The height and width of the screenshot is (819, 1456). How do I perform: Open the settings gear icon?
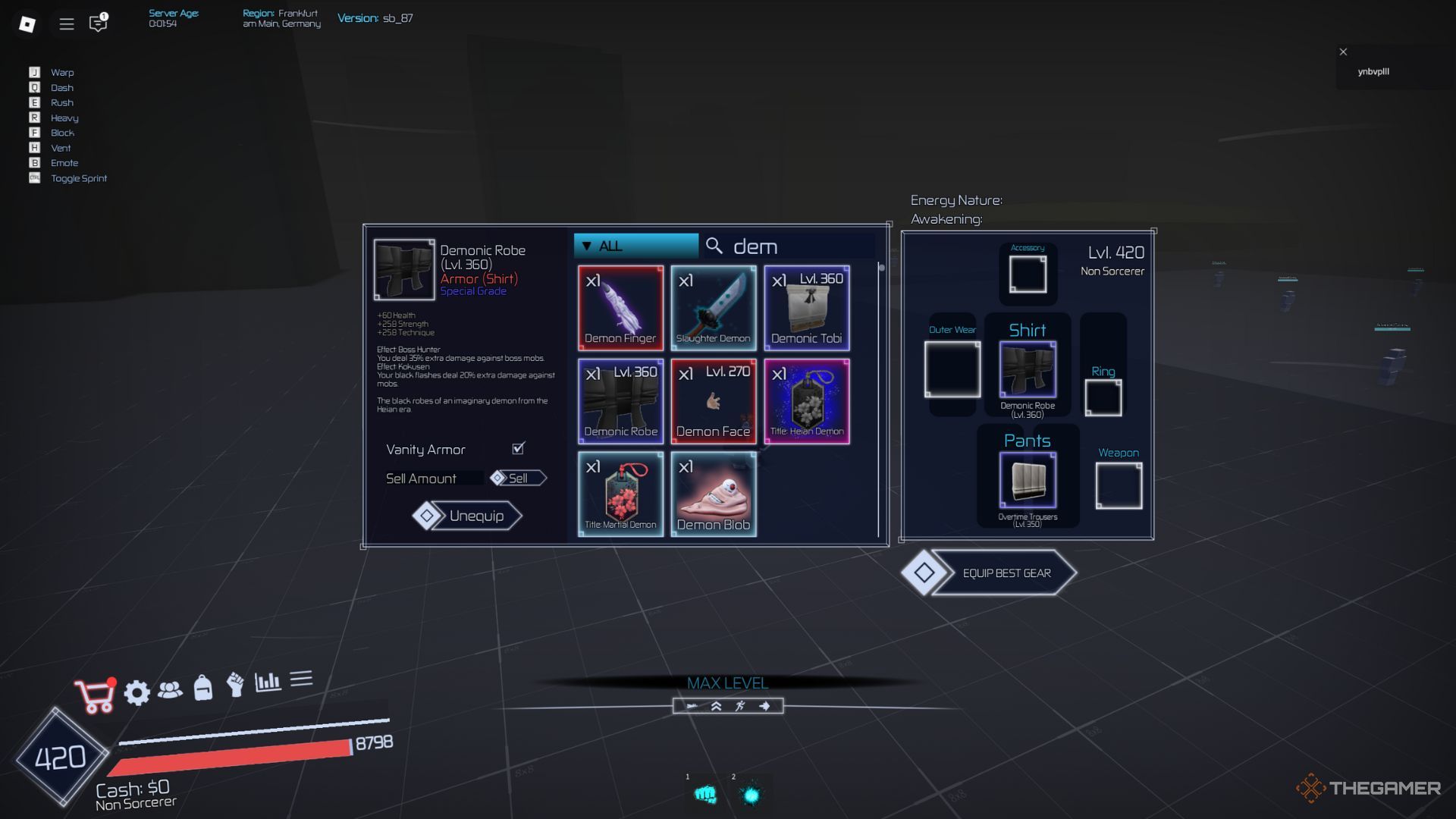point(136,692)
